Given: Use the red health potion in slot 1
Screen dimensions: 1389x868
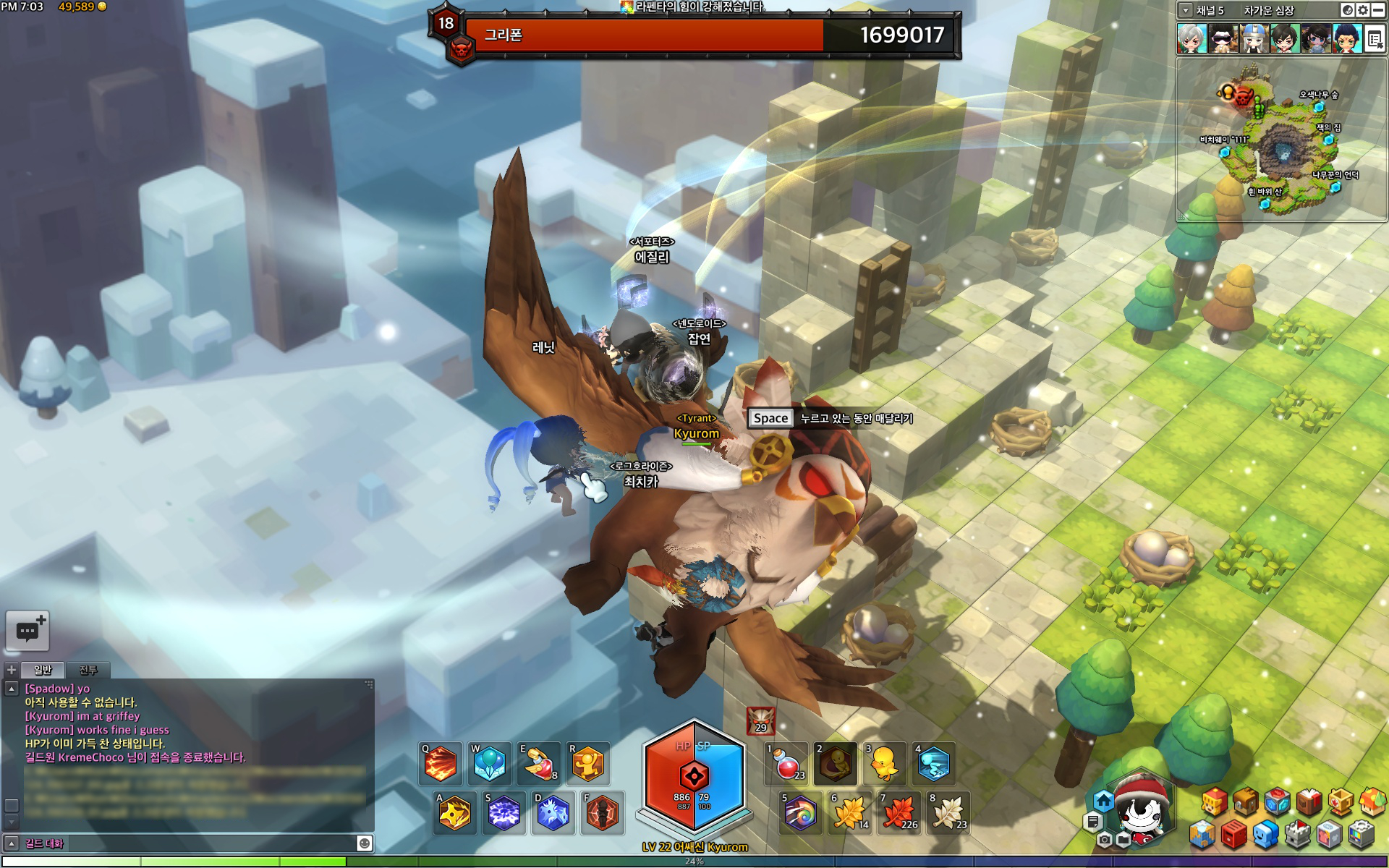Looking at the screenshot, I should point(787,764).
